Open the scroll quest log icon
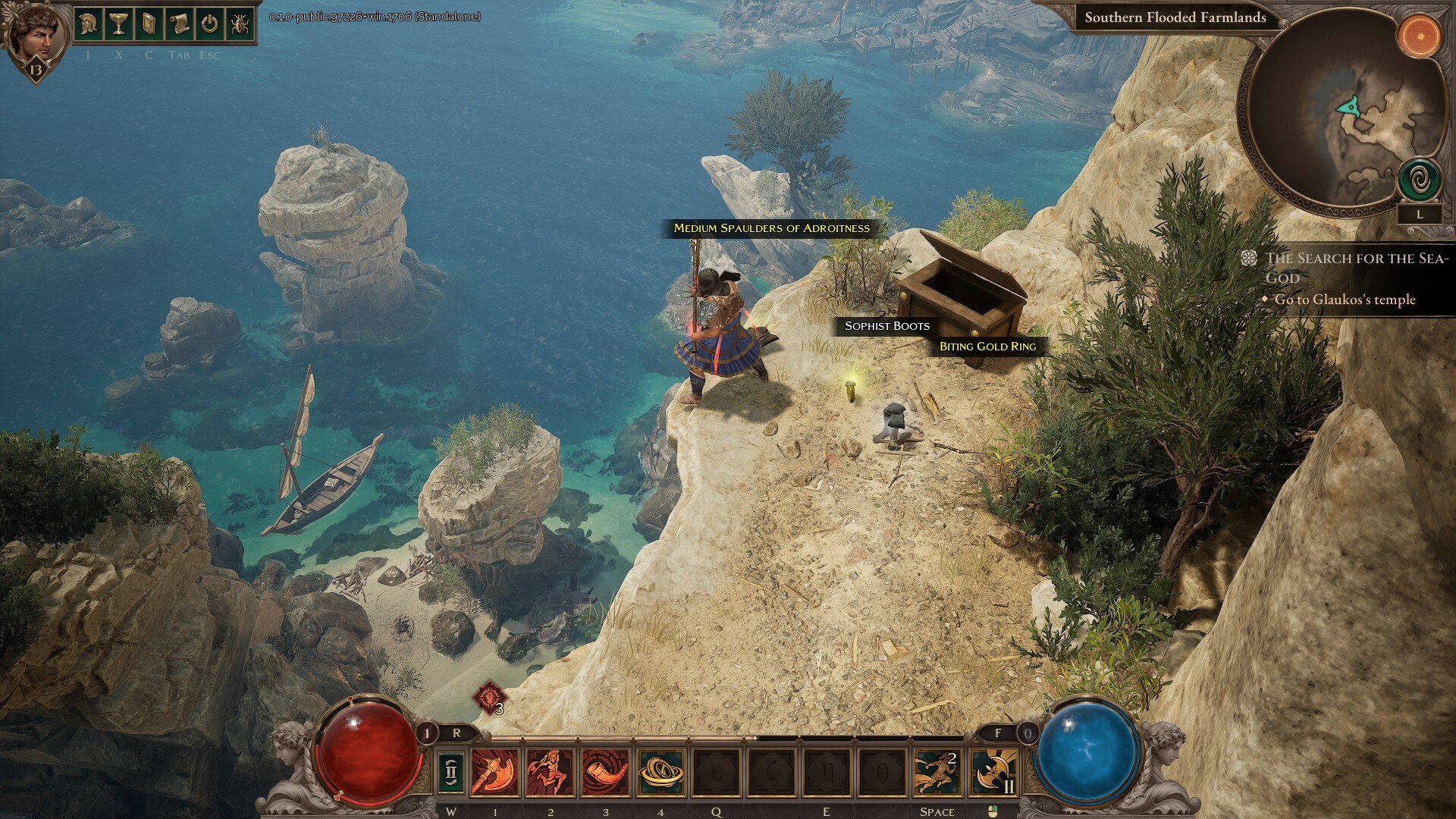 pyautogui.click(x=179, y=24)
